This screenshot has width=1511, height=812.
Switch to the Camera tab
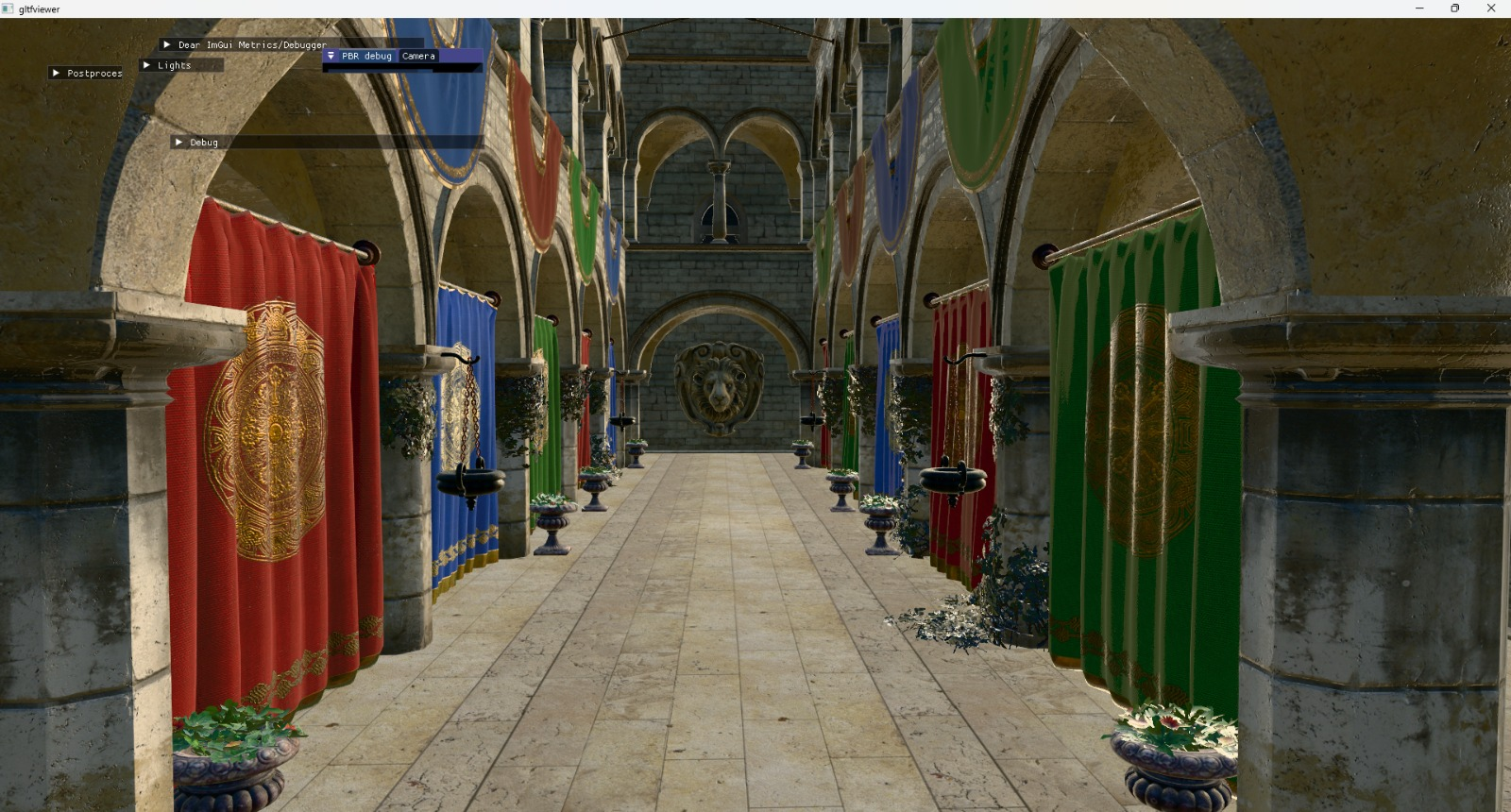[x=418, y=56]
